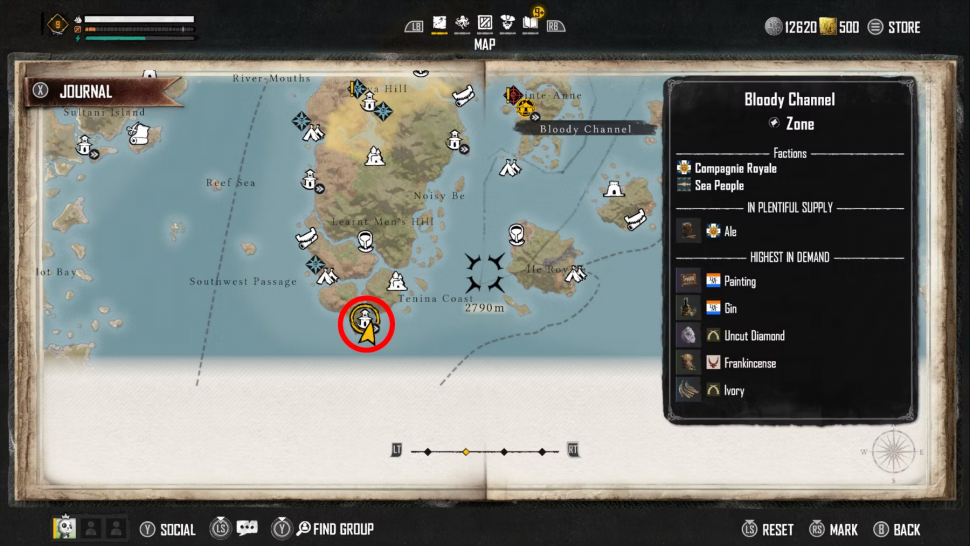The height and width of the screenshot is (546, 970).
Task: Click the Sainte-Anne yellow outpost marker
Action: [523, 104]
